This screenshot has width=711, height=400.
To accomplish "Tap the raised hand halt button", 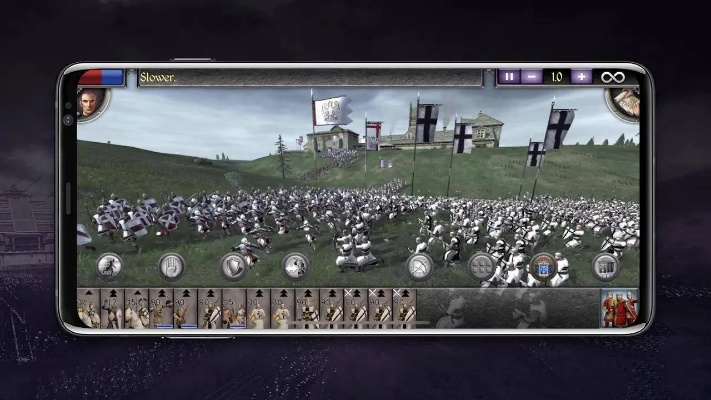I will [x=172, y=266].
